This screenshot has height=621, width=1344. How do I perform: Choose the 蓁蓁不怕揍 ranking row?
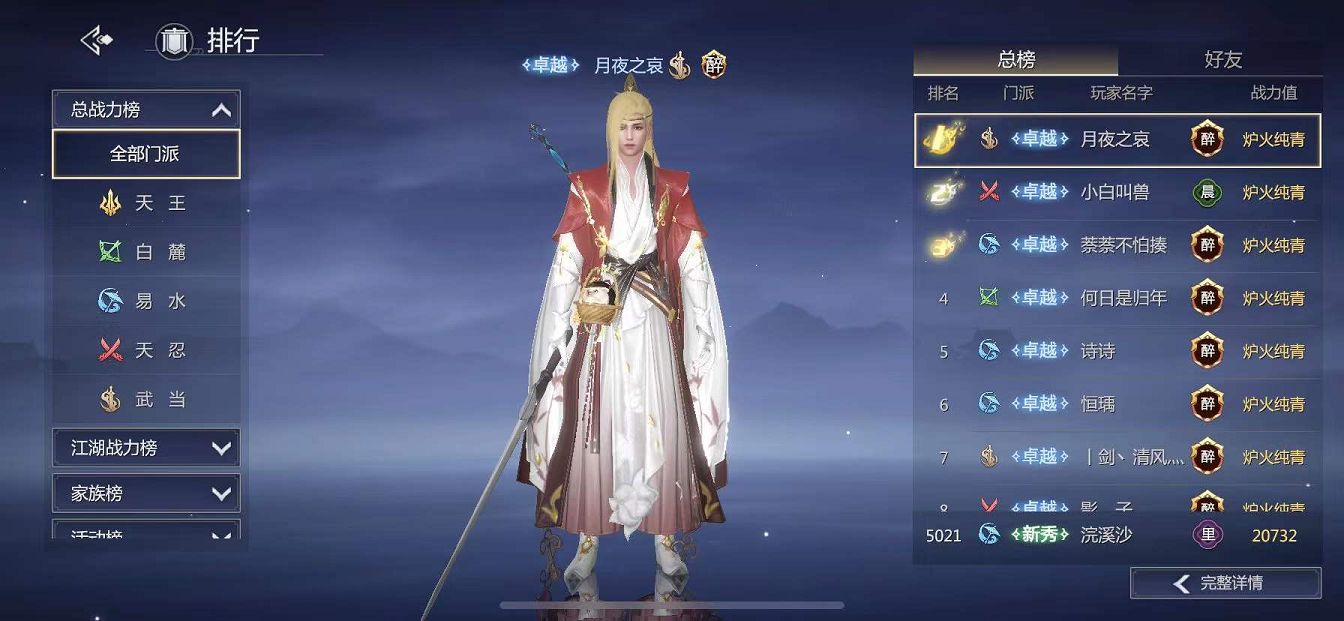click(x=1117, y=245)
